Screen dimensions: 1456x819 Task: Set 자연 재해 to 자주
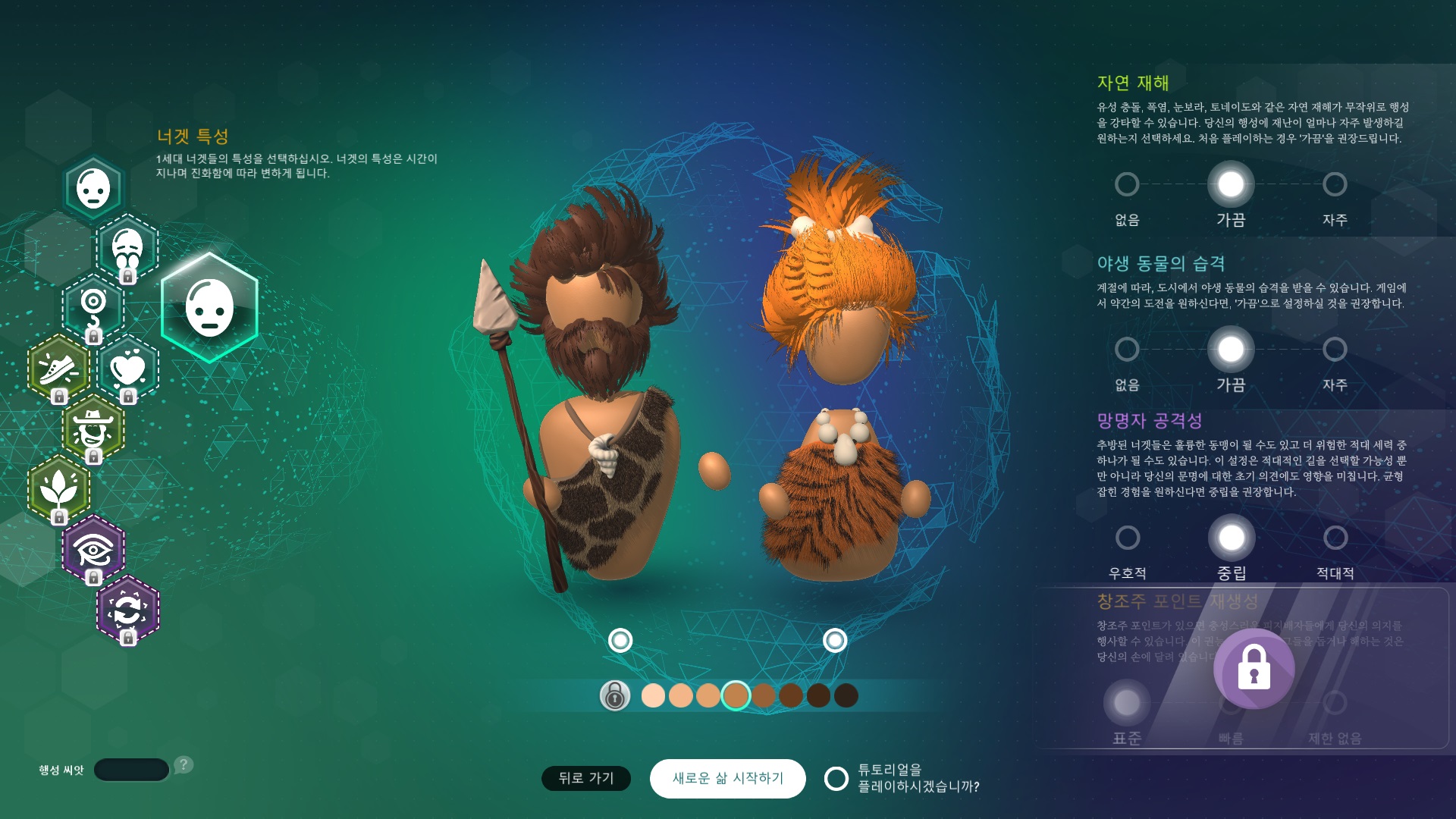[1335, 184]
